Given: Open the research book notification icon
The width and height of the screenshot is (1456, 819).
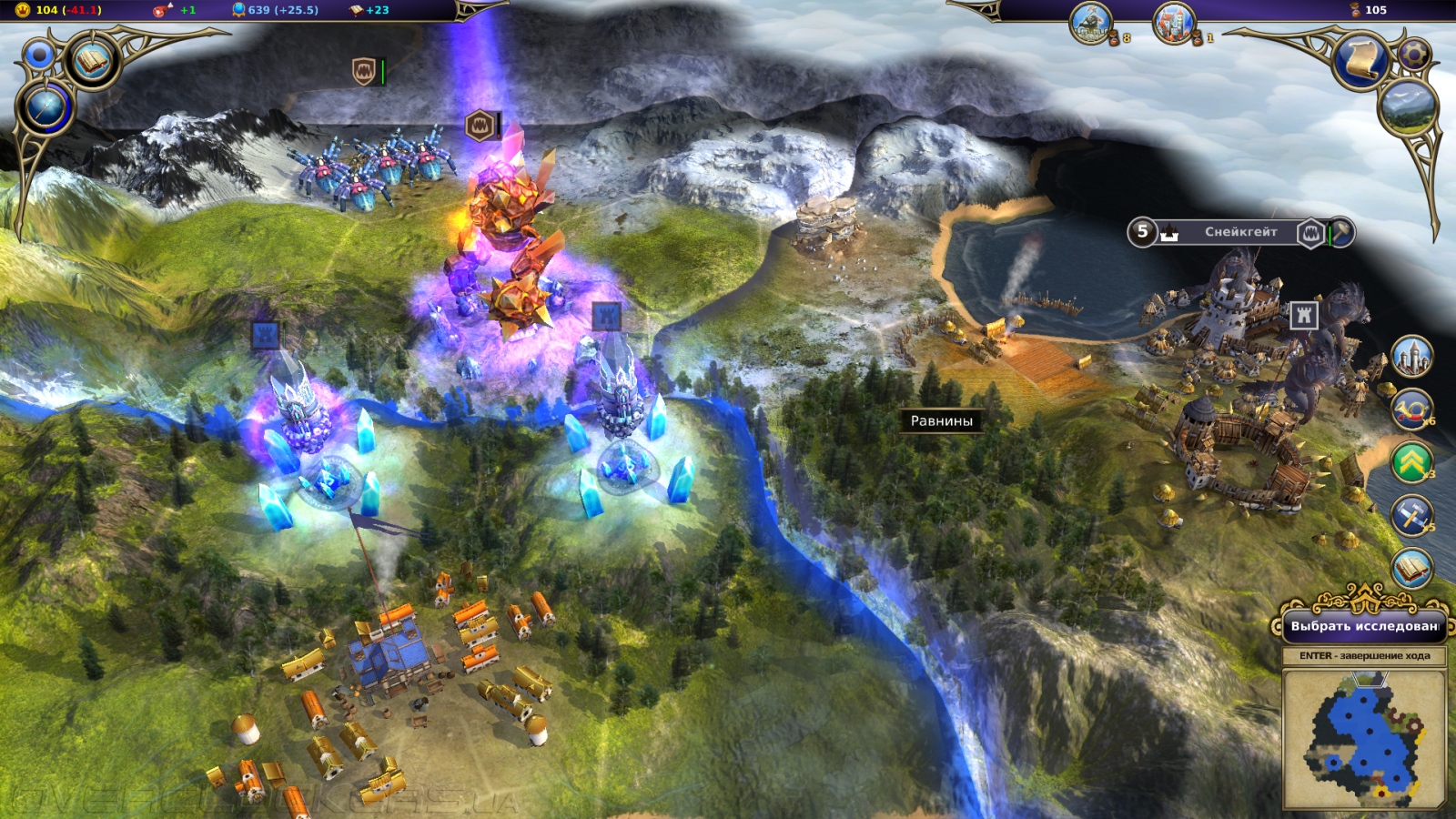Looking at the screenshot, I should (1411, 570).
